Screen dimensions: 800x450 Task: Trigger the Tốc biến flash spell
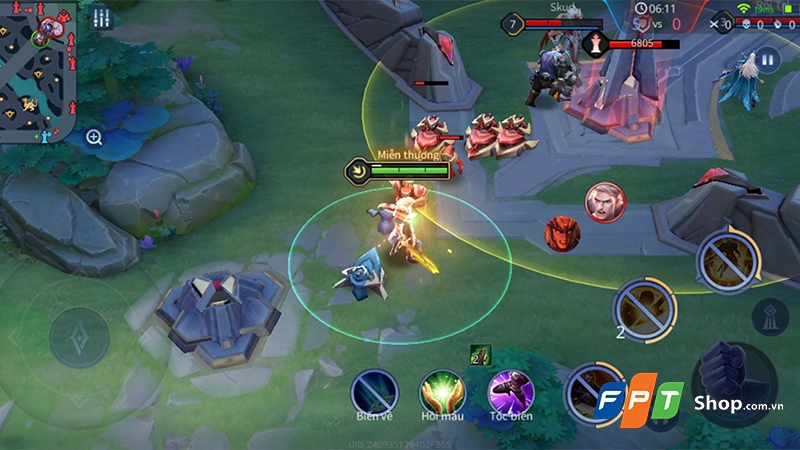click(510, 391)
